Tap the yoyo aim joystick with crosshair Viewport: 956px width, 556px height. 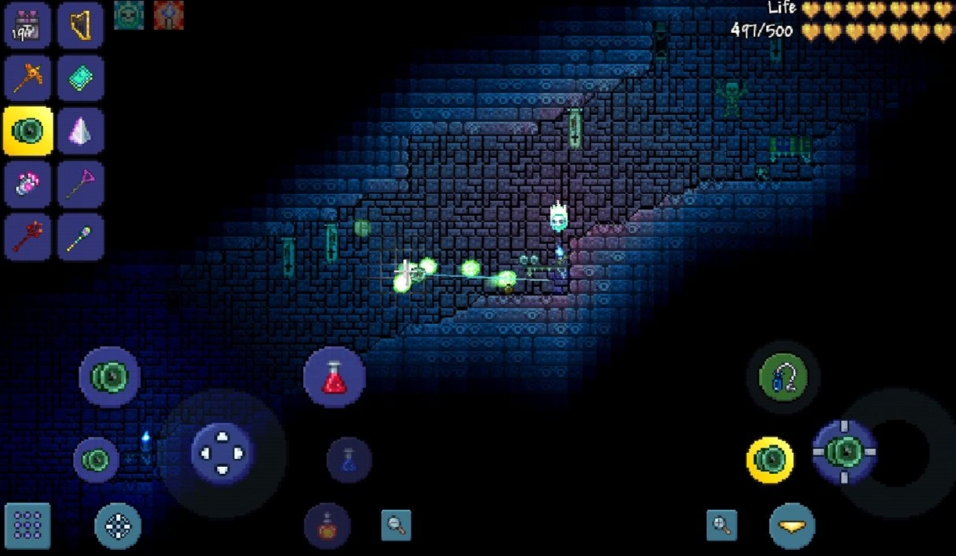[x=844, y=452]
